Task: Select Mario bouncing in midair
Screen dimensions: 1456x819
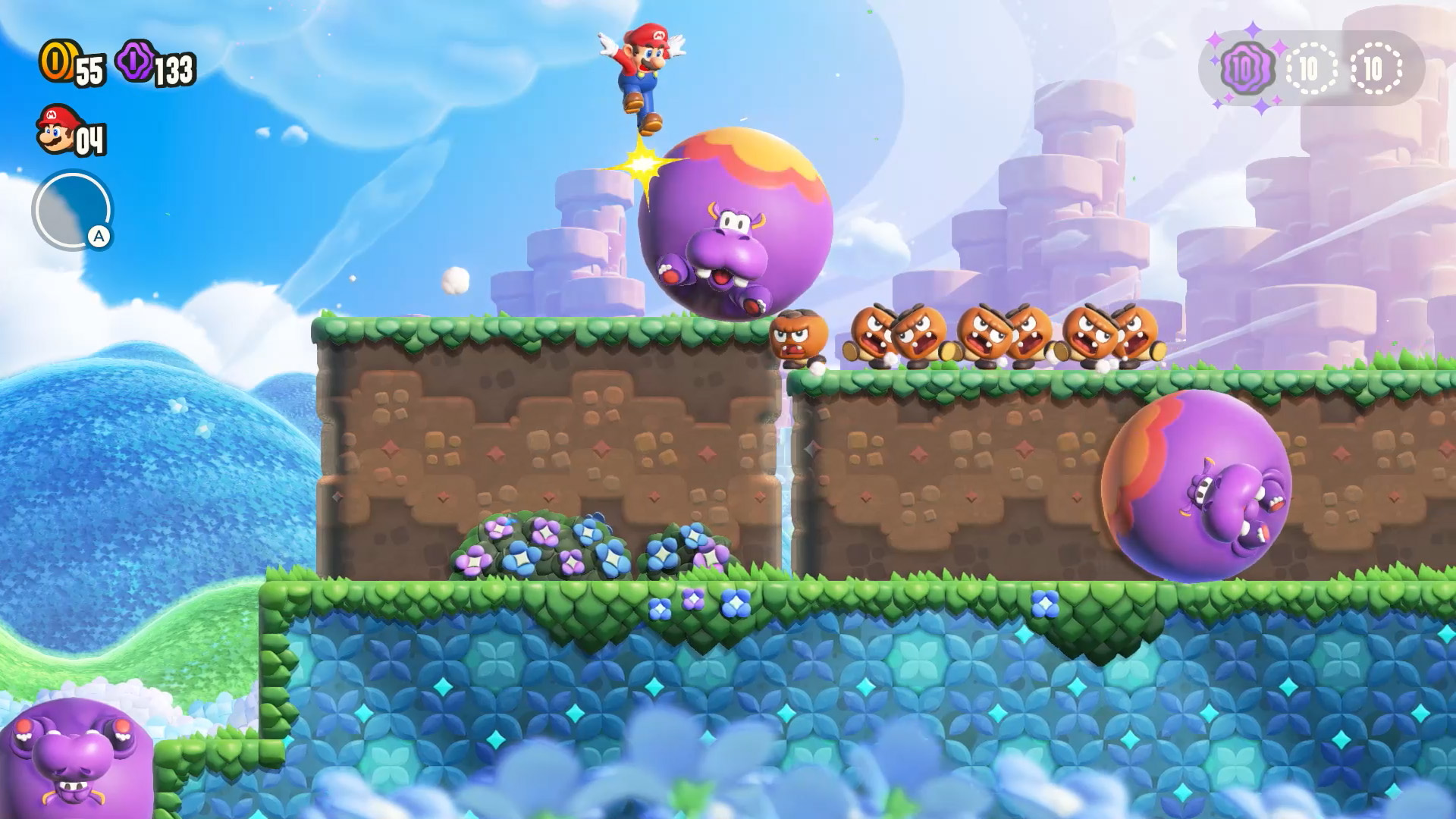Action: click(x=645, y=68)
